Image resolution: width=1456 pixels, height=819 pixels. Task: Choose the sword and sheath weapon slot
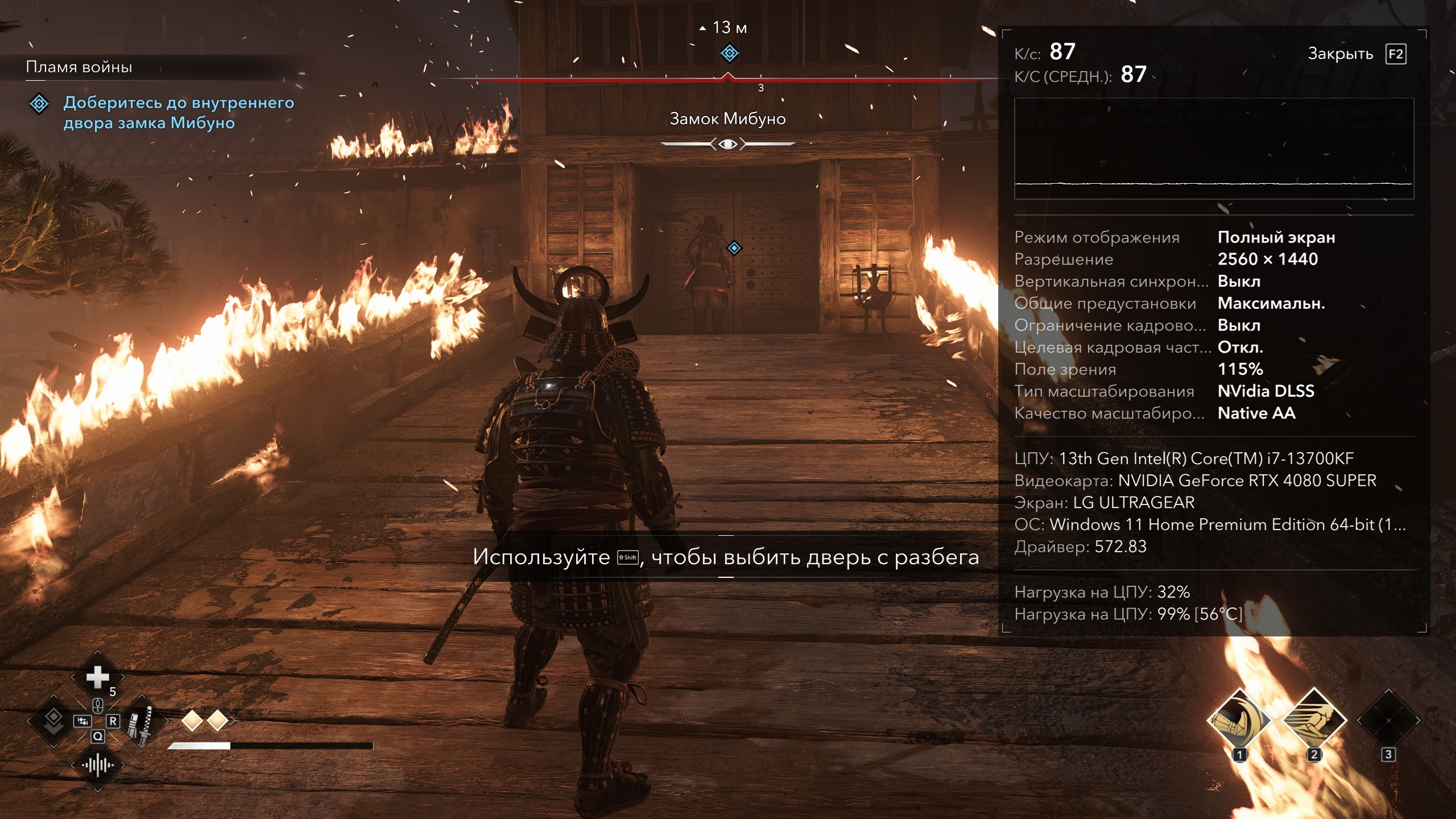[x=141, y=722]
